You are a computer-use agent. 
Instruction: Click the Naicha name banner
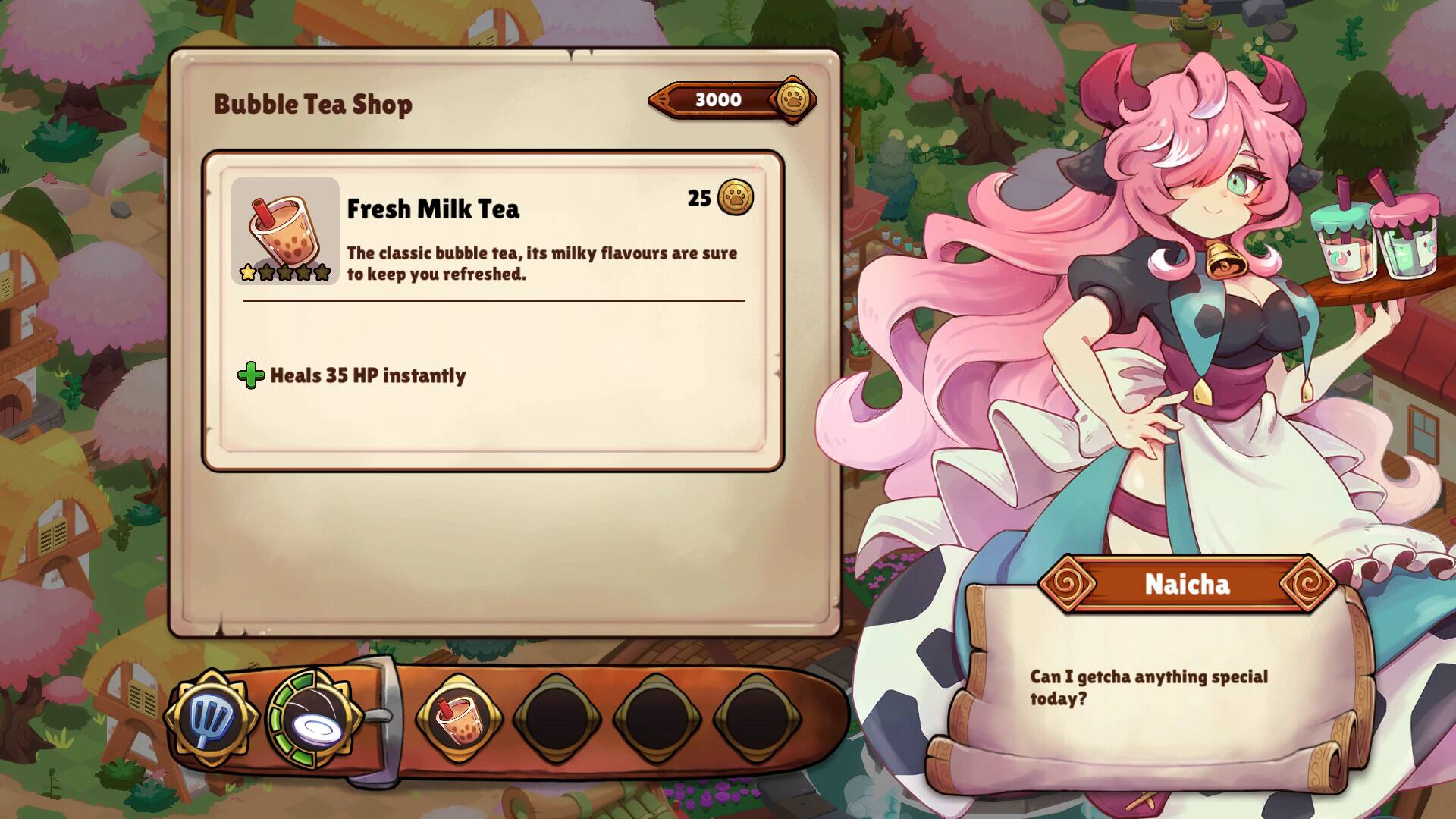point(1185,584)
